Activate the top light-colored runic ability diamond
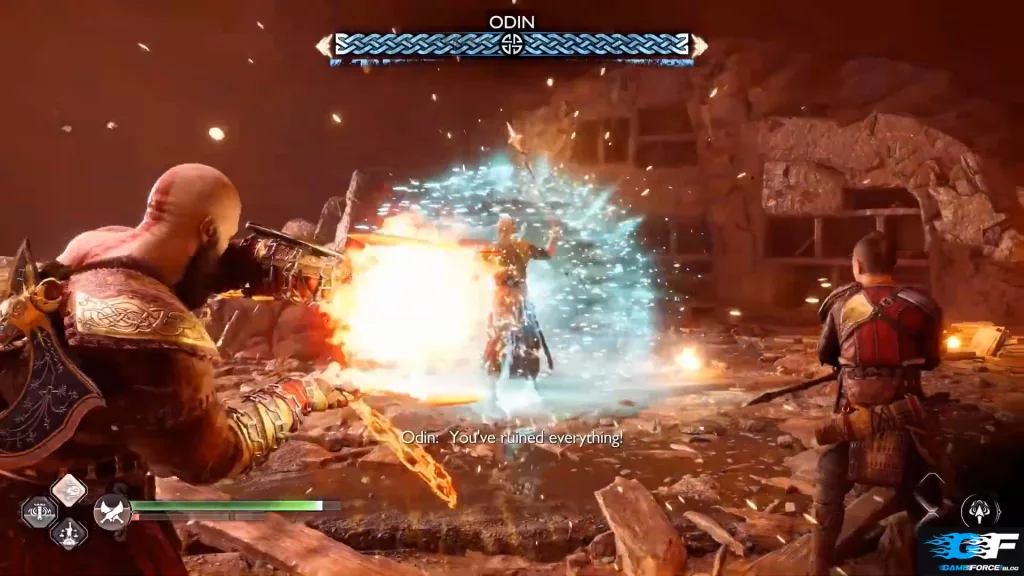Screen dimensions: 1024x576 [68, 490]
